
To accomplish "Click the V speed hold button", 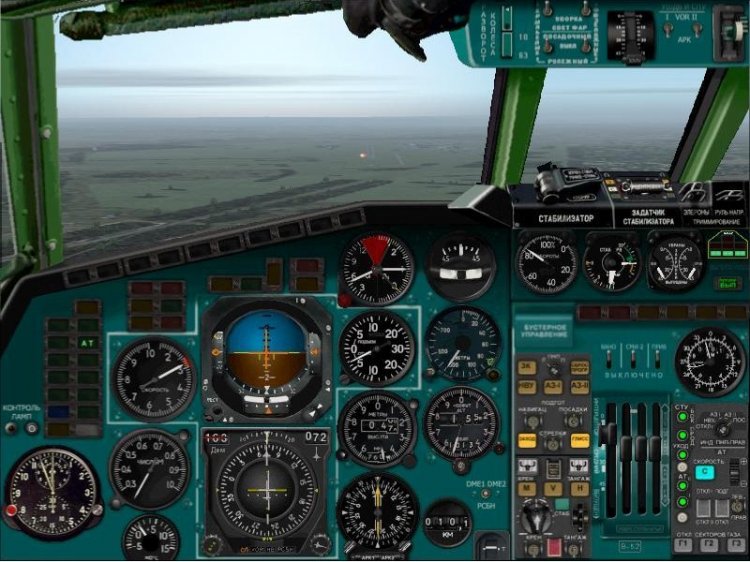I will point(553,489).
